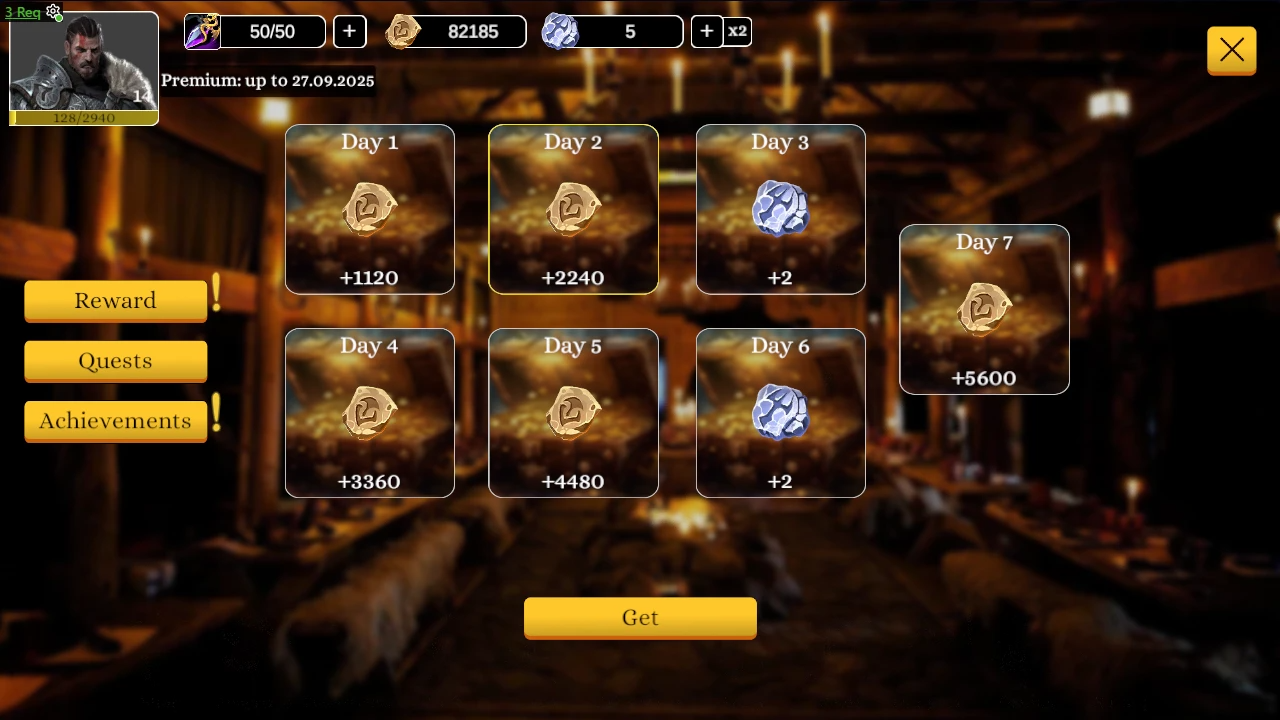Open the 3 Req link at top left
1280x720 pixels.
(22, 12)
